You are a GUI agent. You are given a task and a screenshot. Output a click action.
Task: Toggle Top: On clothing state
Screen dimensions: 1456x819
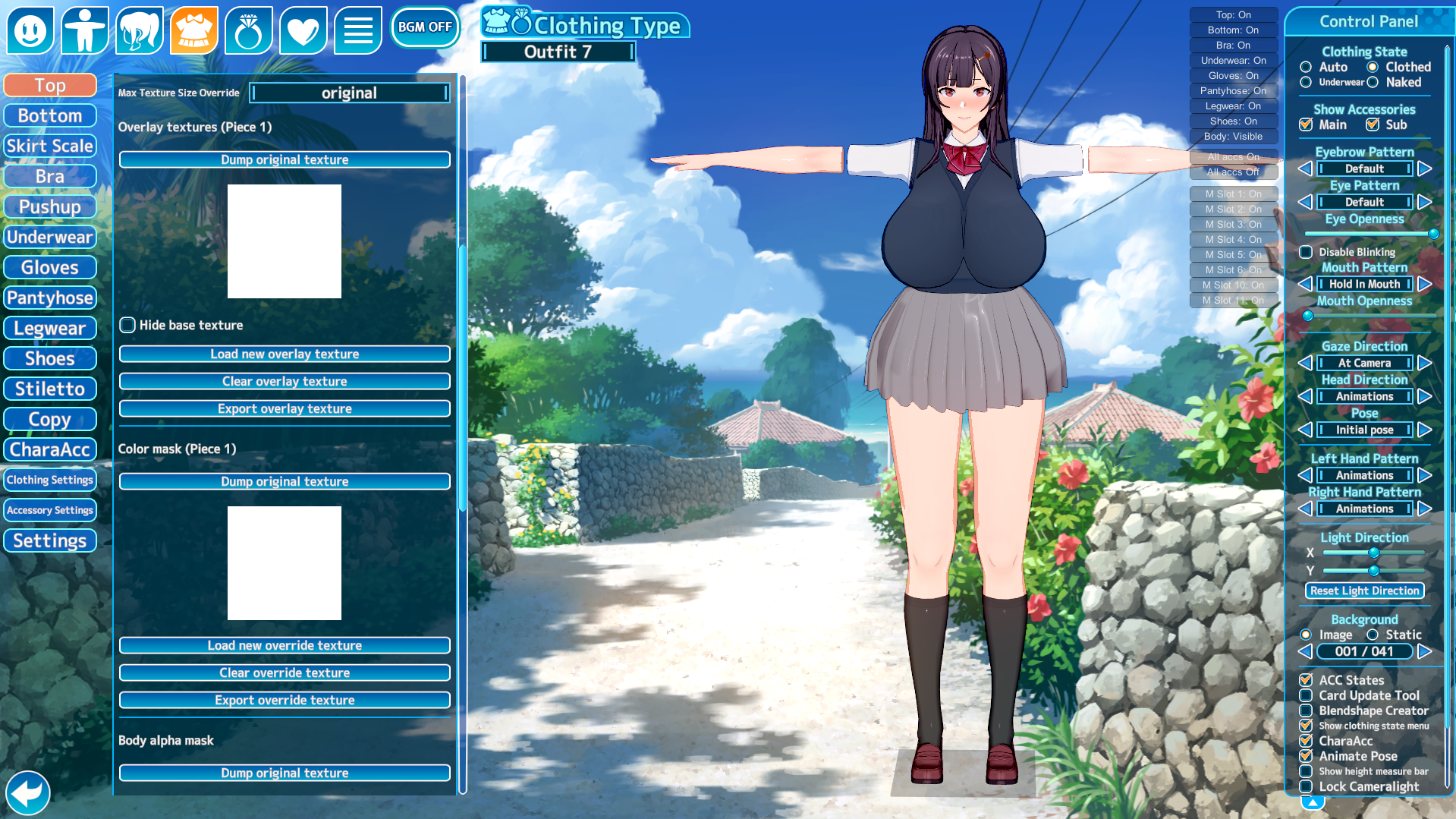pos(1233,14)
